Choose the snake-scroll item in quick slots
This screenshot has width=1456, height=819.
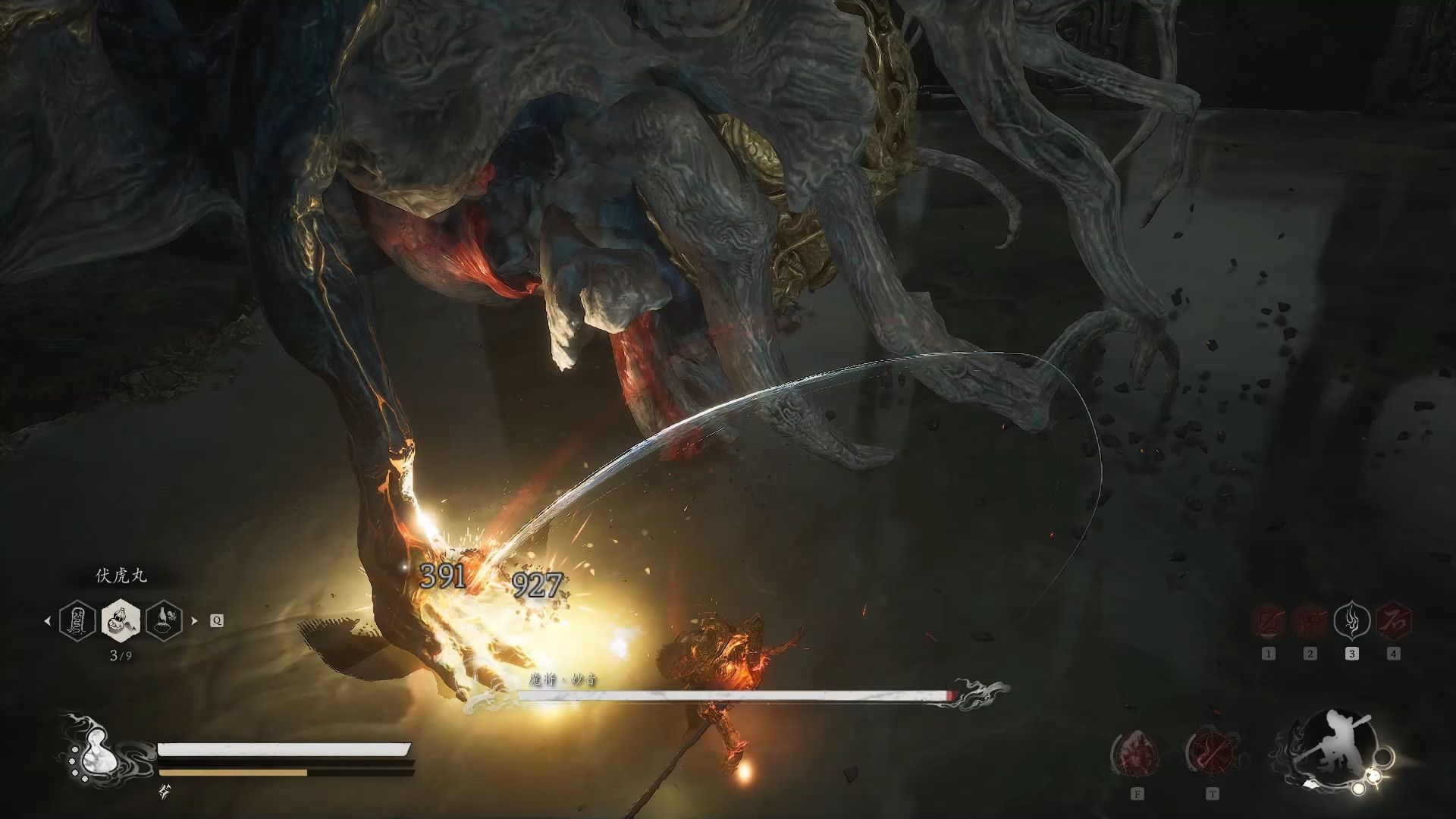click(77, 620)
